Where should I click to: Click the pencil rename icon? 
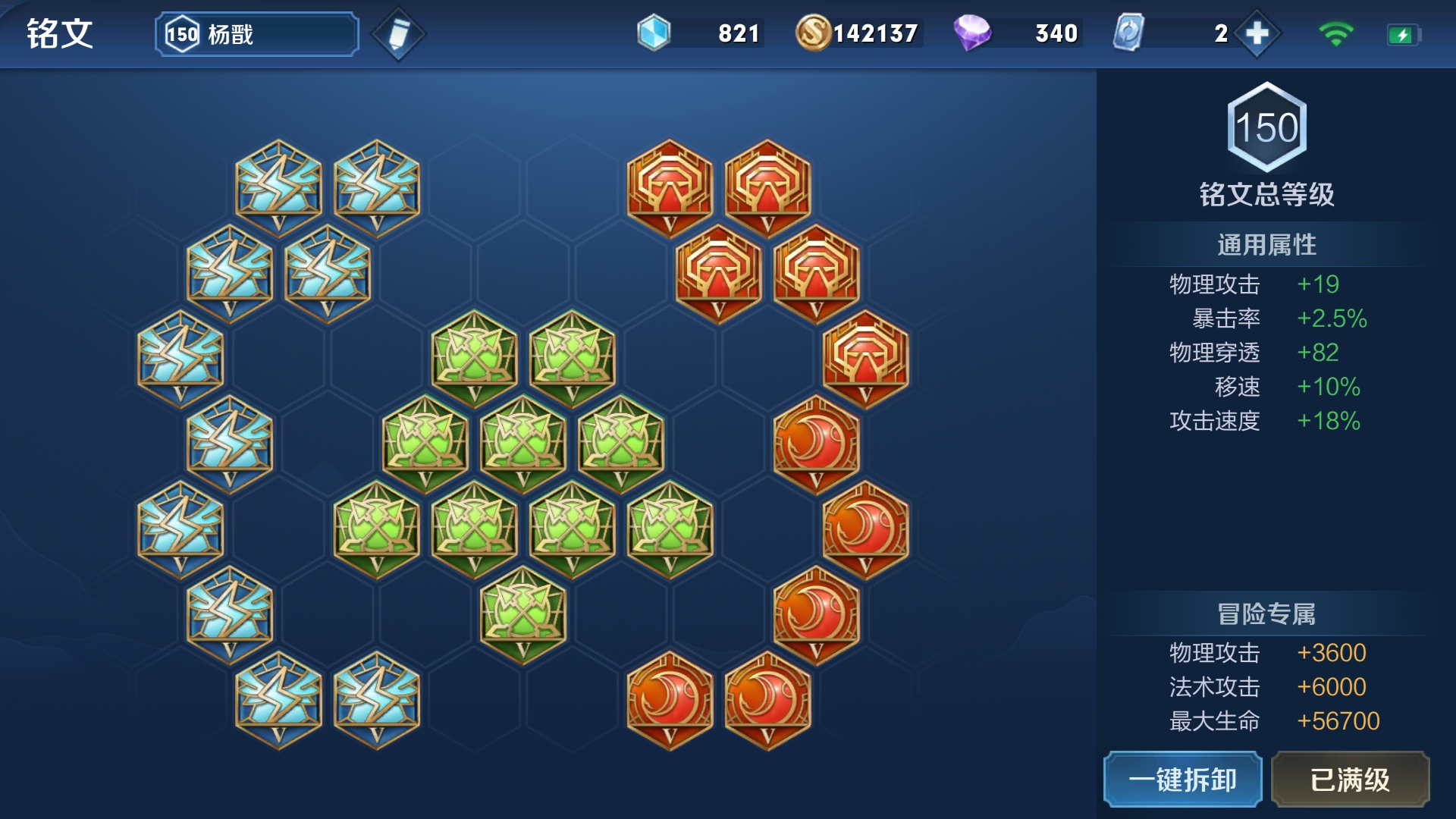click(398, 34)
